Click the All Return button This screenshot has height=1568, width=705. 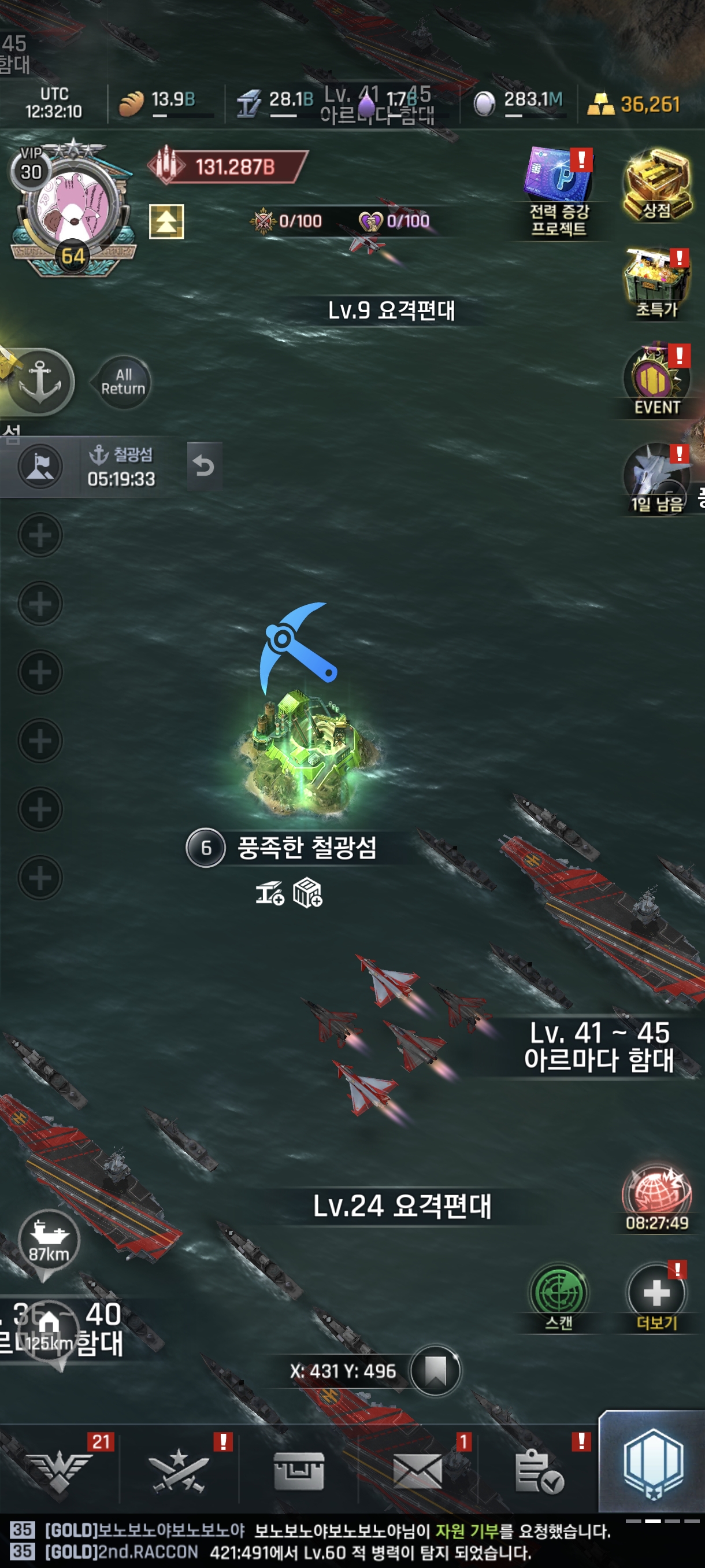click(x=124, y=382)
